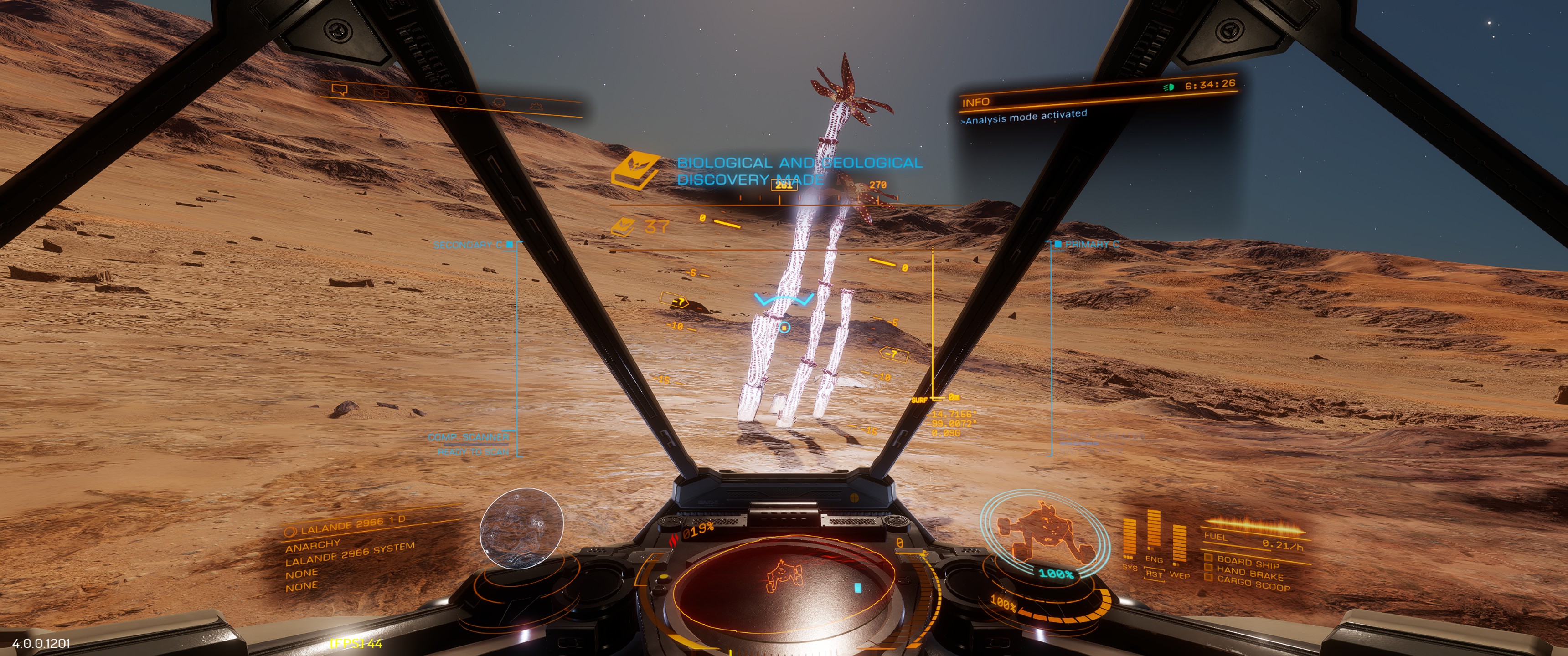Open the squadron emblem tab
Viewport: 1568px width, 656px height.
pyautogui.click(x=499, y=102)
